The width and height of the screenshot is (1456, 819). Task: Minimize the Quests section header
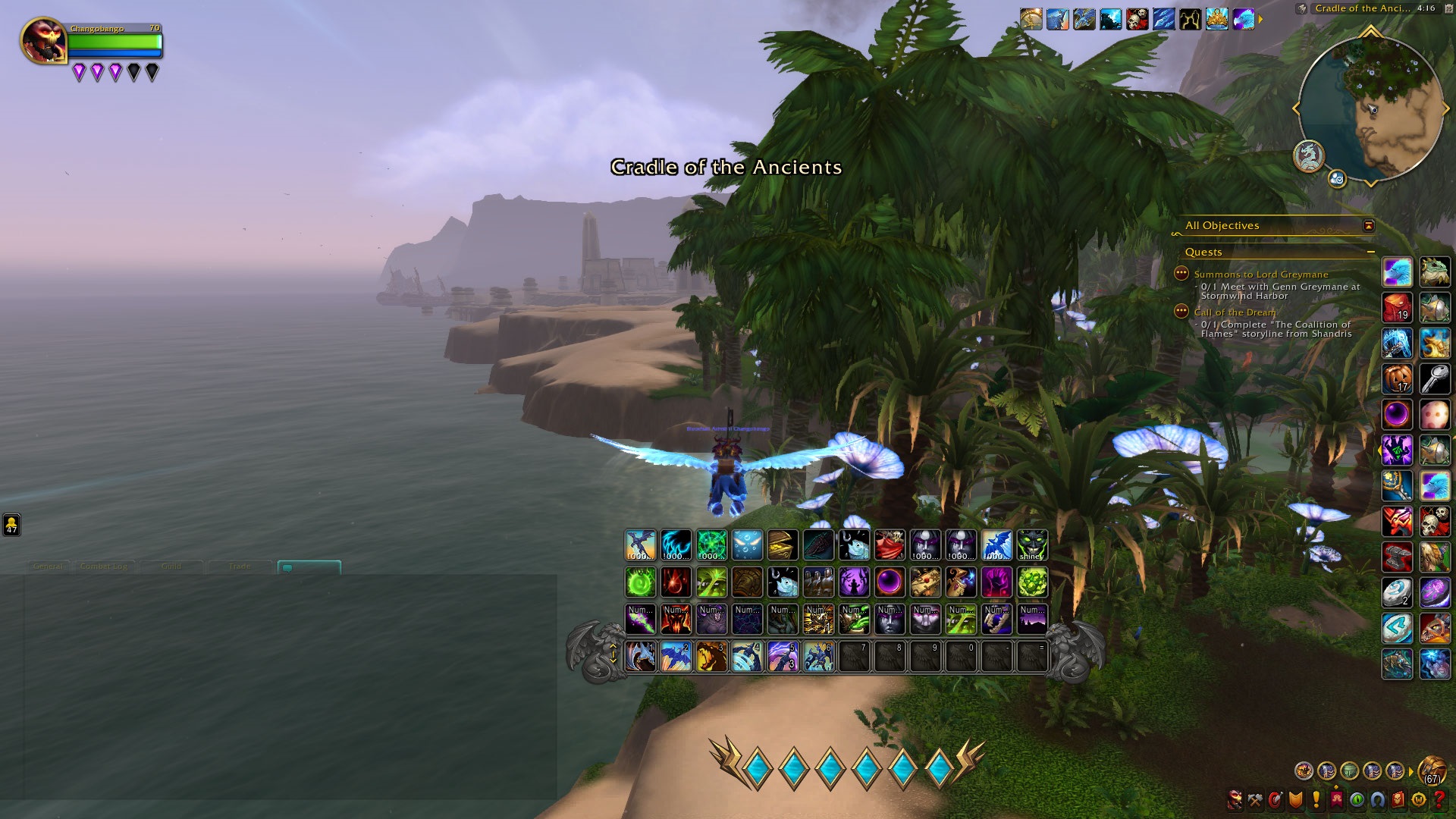[x=1370, y=252]
